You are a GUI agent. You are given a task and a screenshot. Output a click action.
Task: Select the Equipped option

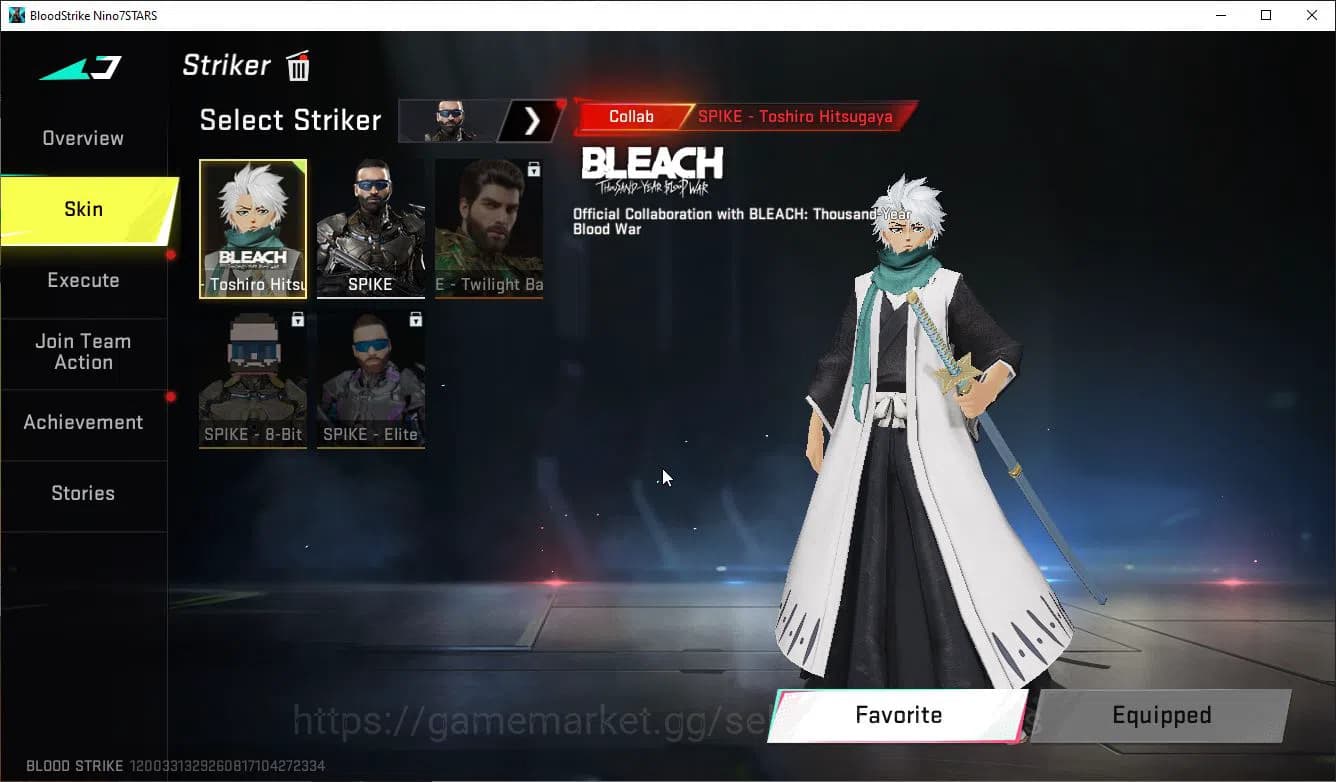1161,715
